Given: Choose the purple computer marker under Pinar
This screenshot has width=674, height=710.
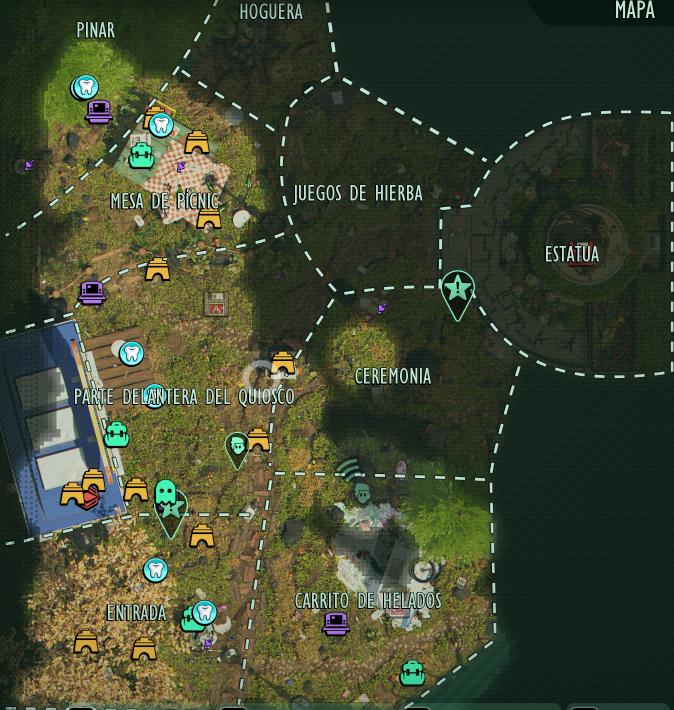Looking at the screenshot, I should tap(98, 111).
